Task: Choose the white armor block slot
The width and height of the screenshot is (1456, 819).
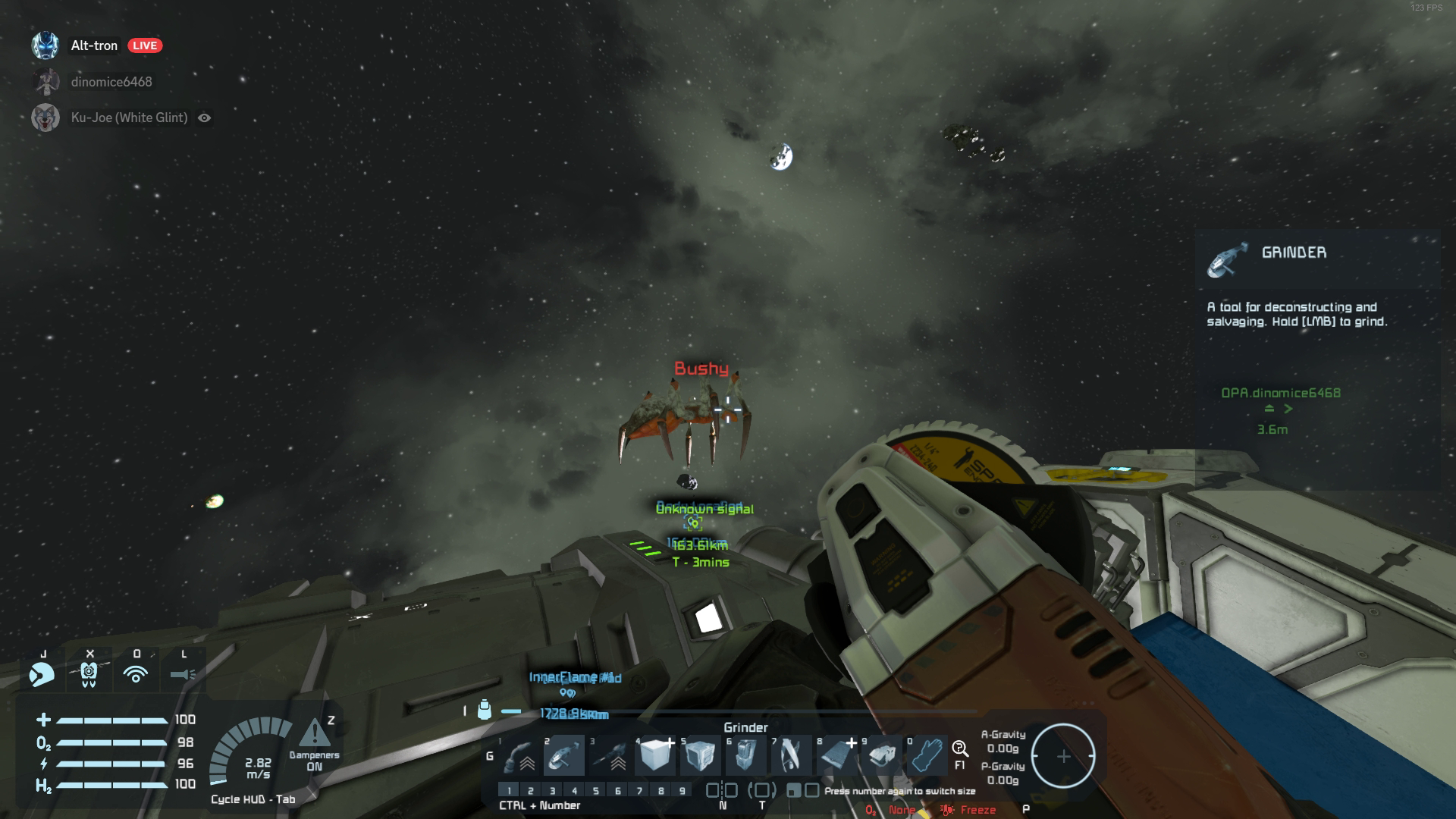Action: [x=655, y=755]
